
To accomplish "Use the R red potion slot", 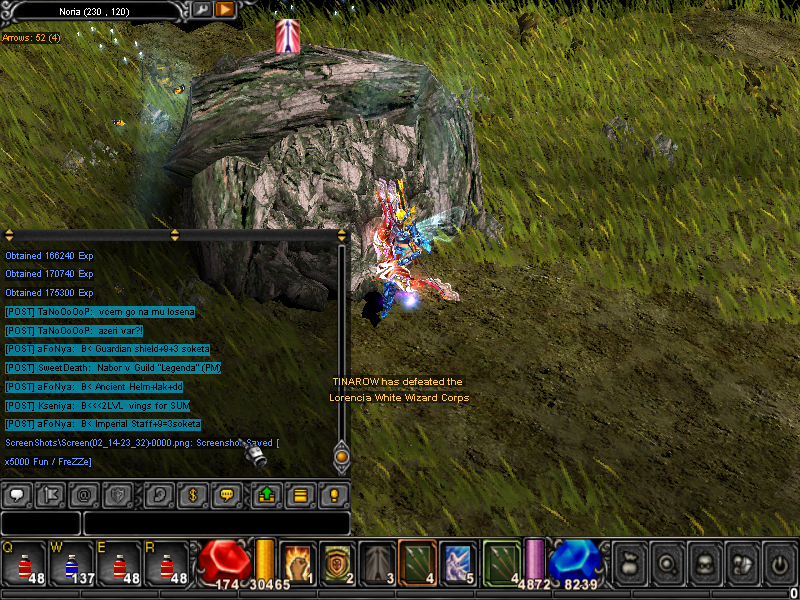I will pos(168,562).
